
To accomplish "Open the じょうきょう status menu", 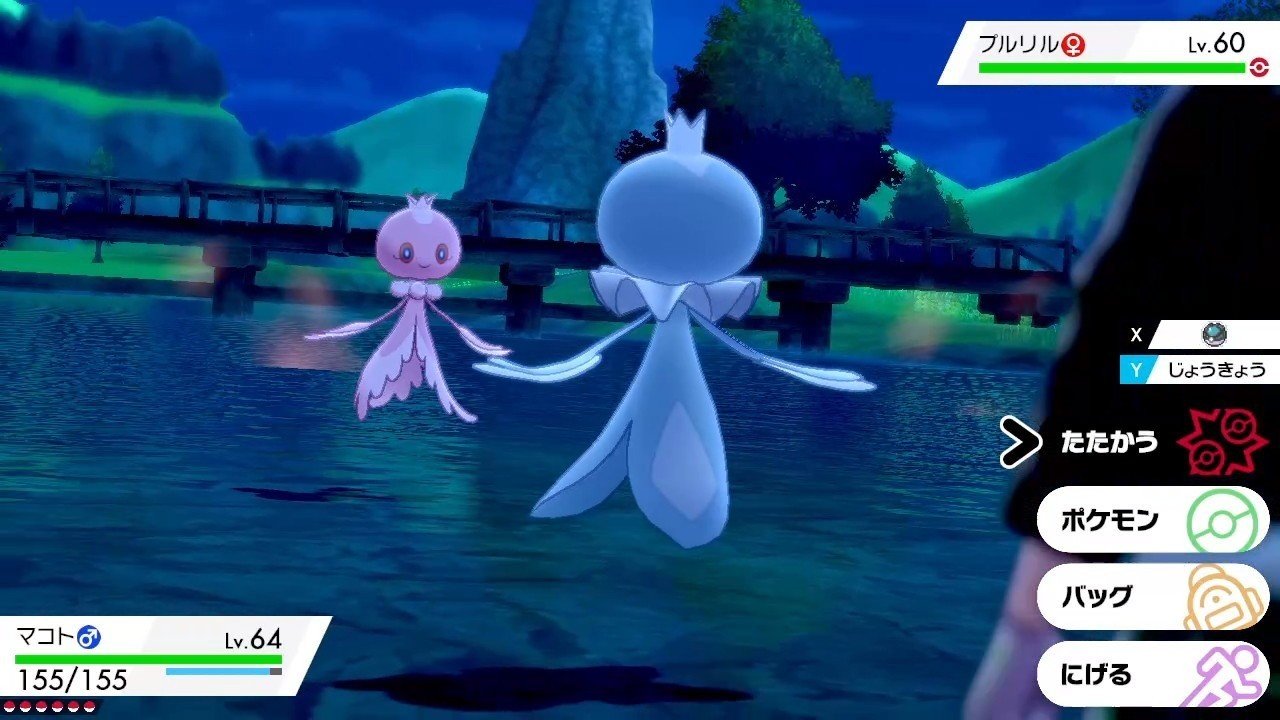I will tap(1200, 369).
